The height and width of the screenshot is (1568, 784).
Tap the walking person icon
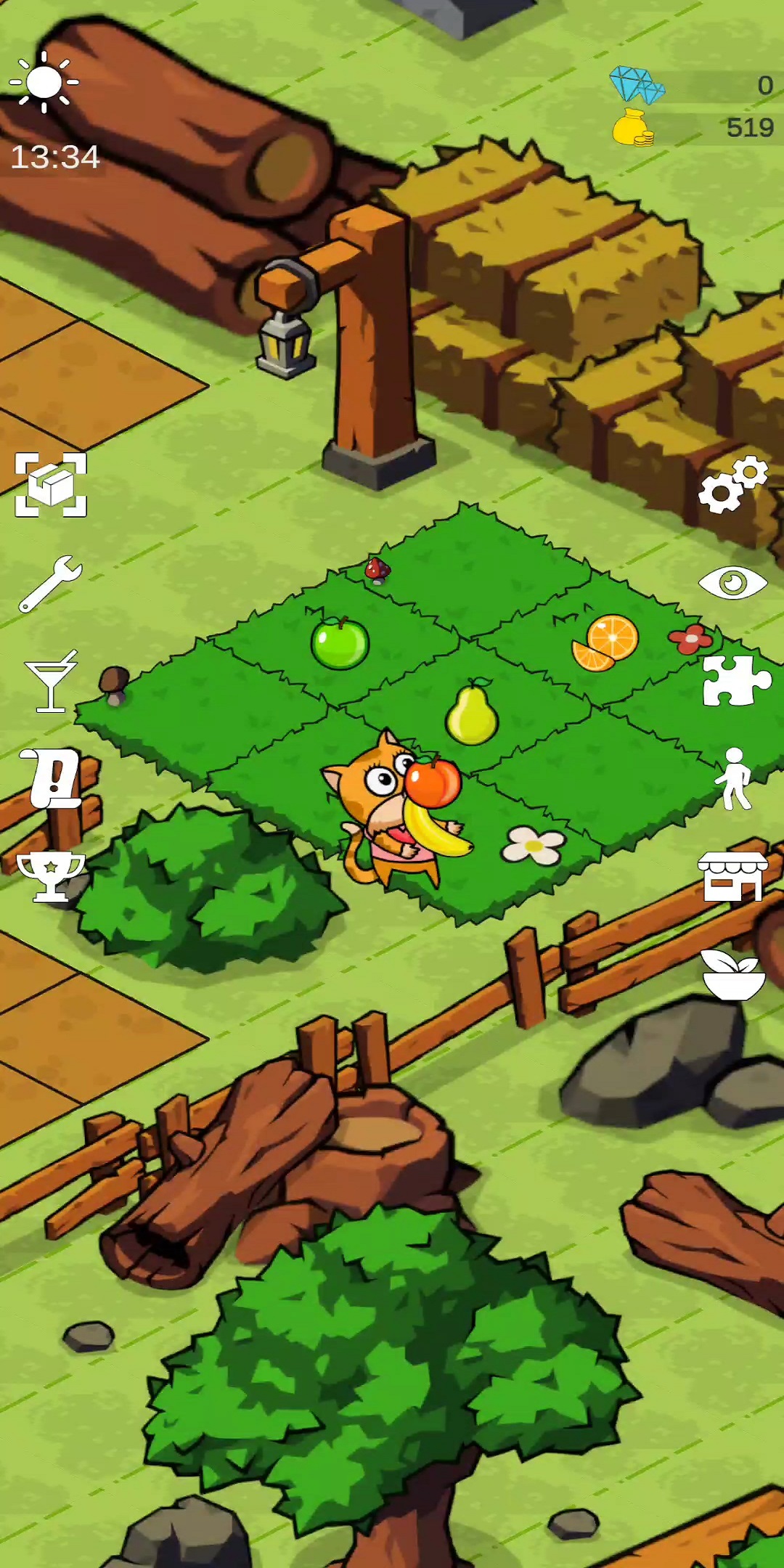733,779
